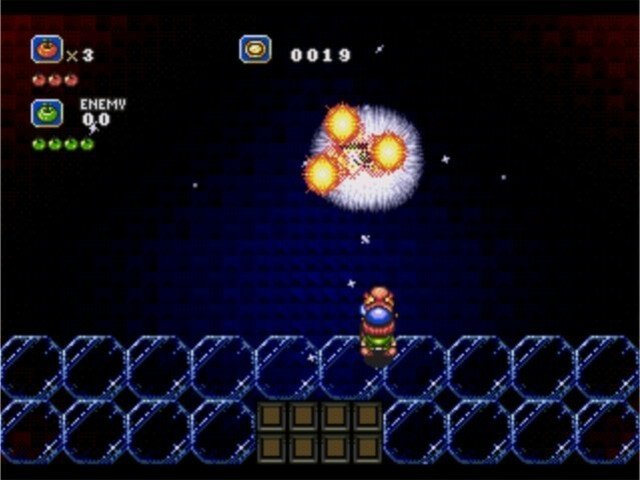
Task: Click the red tomato lives icon
Action: point(46,49)
